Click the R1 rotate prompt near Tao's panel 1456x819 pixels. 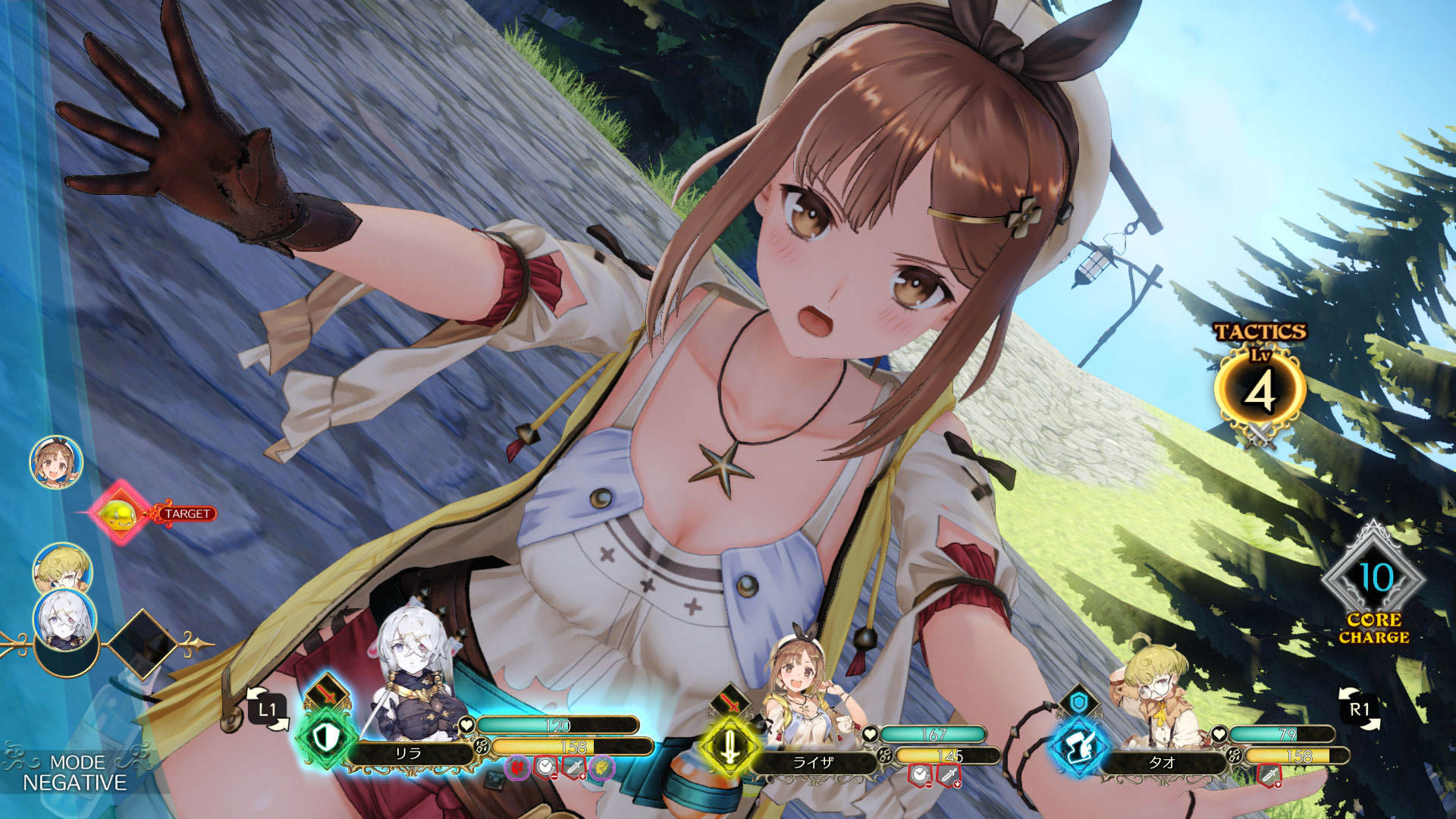pyautogui.click(x=1359, y=708)
